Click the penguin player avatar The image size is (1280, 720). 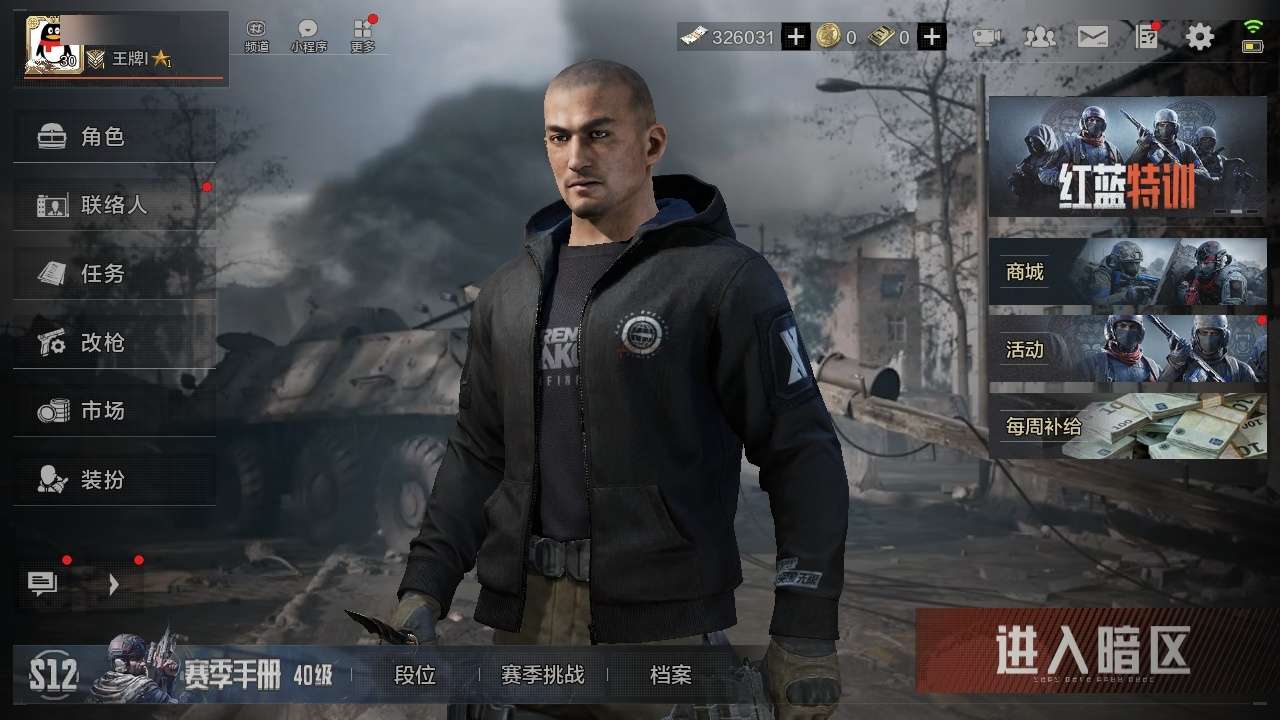tap(53, 46)
